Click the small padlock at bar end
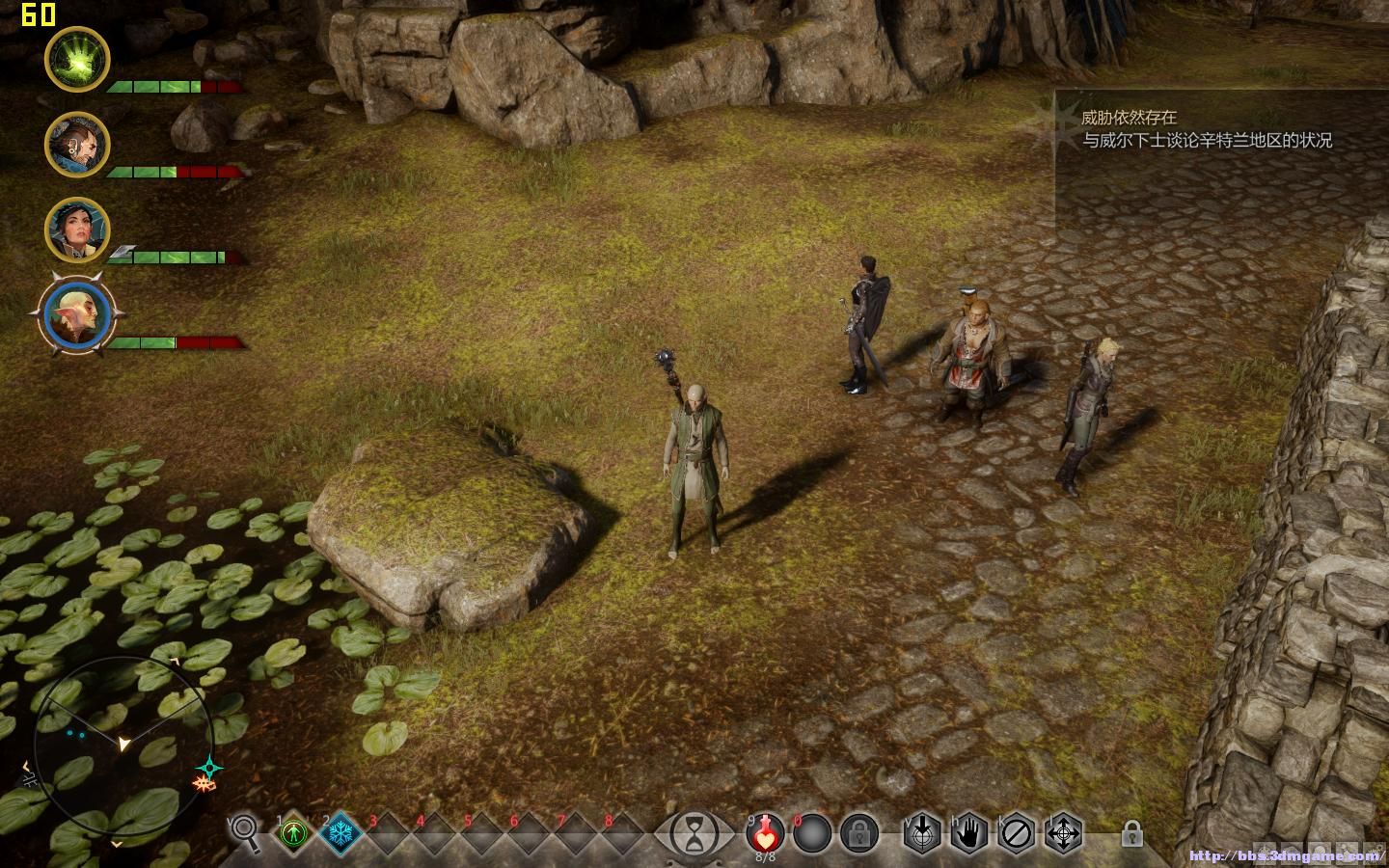 point(1132,831)
